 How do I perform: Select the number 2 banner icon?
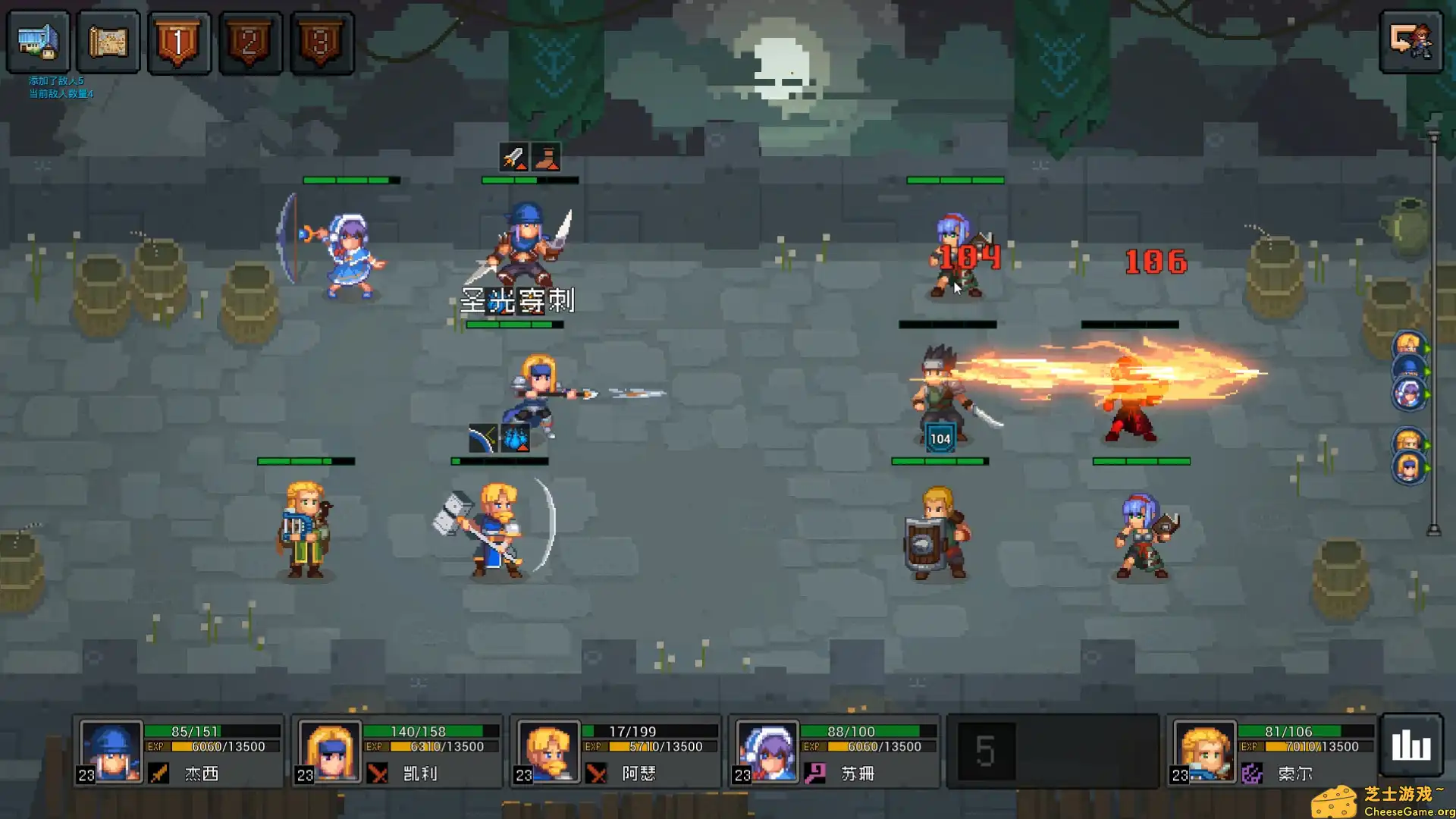(250, 42)
